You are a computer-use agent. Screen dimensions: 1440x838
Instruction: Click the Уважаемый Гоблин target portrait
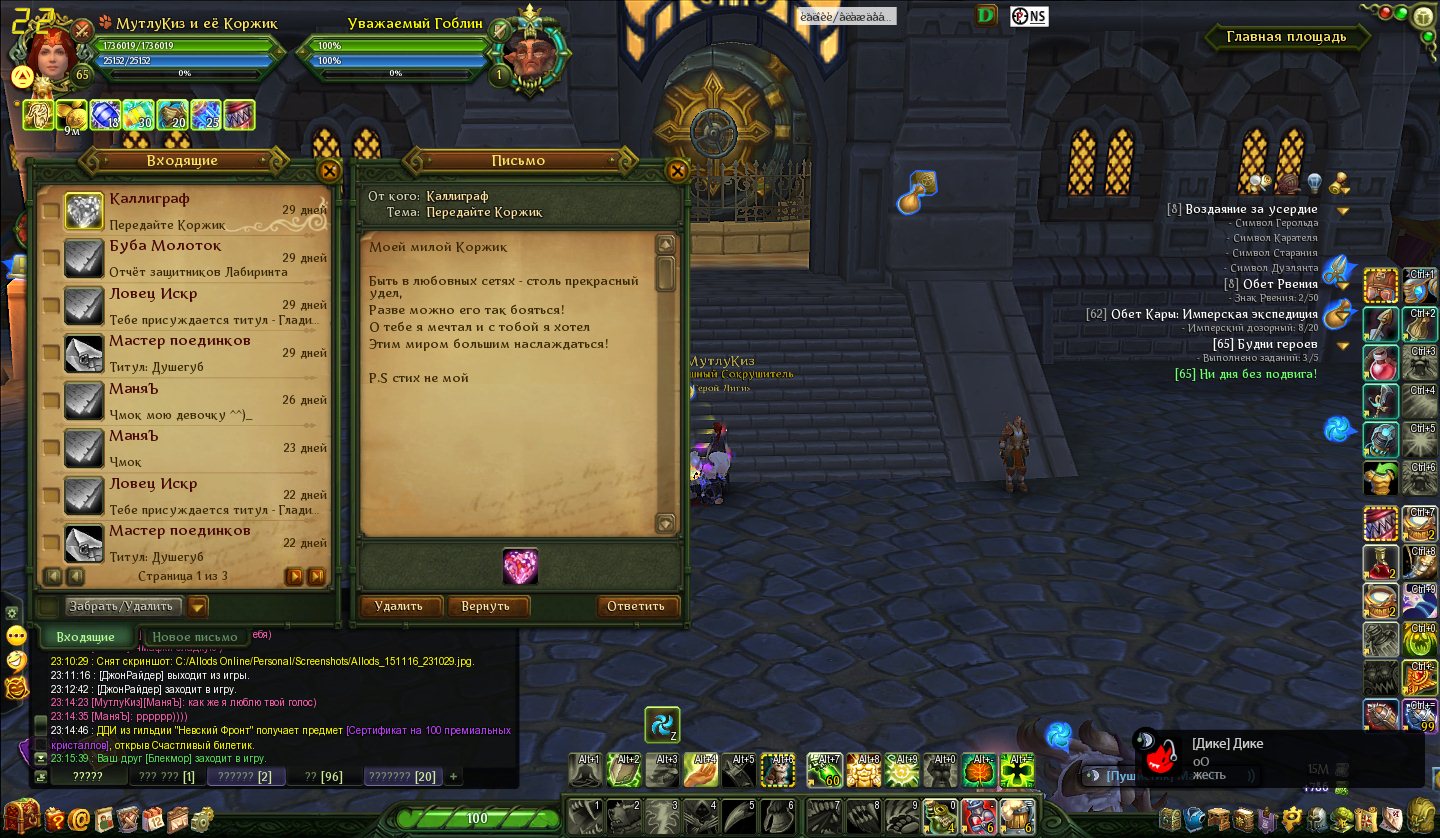[526, 51]
